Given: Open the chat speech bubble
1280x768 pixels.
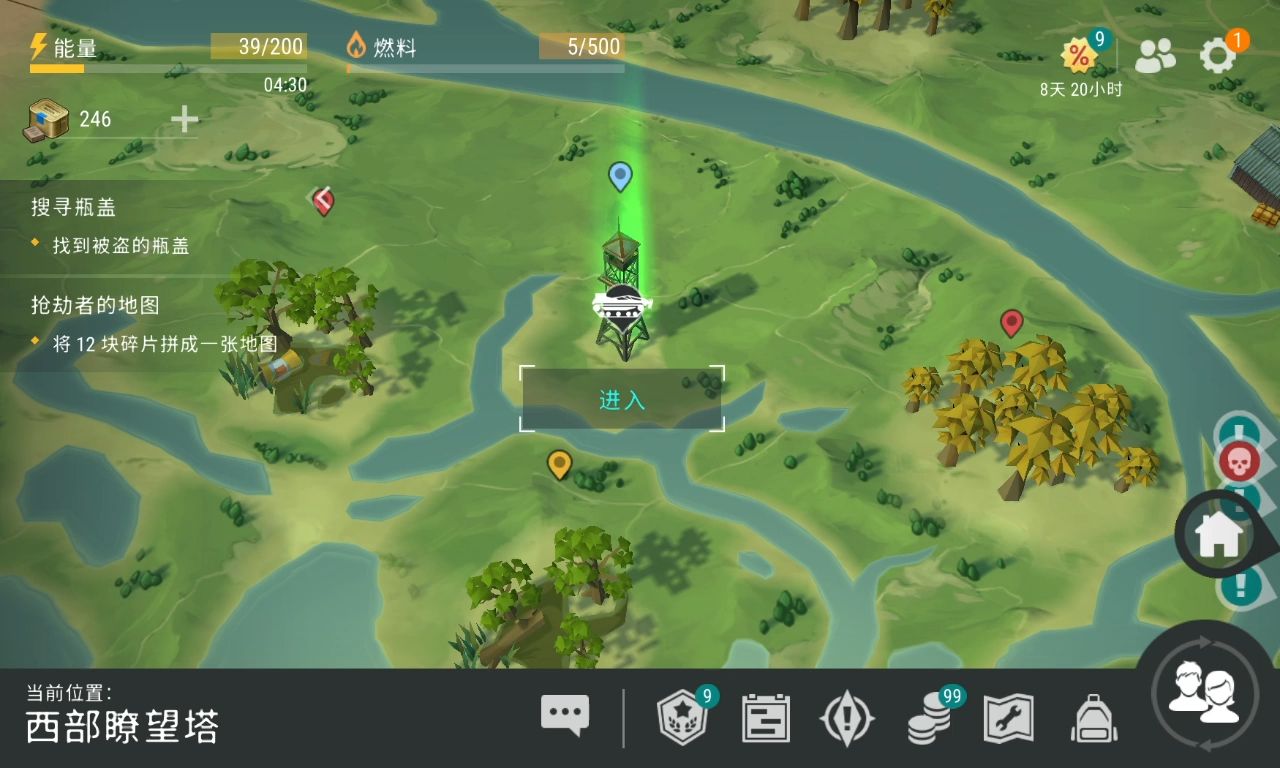Looking at the screenshot, I should click(x=565, y=716).
